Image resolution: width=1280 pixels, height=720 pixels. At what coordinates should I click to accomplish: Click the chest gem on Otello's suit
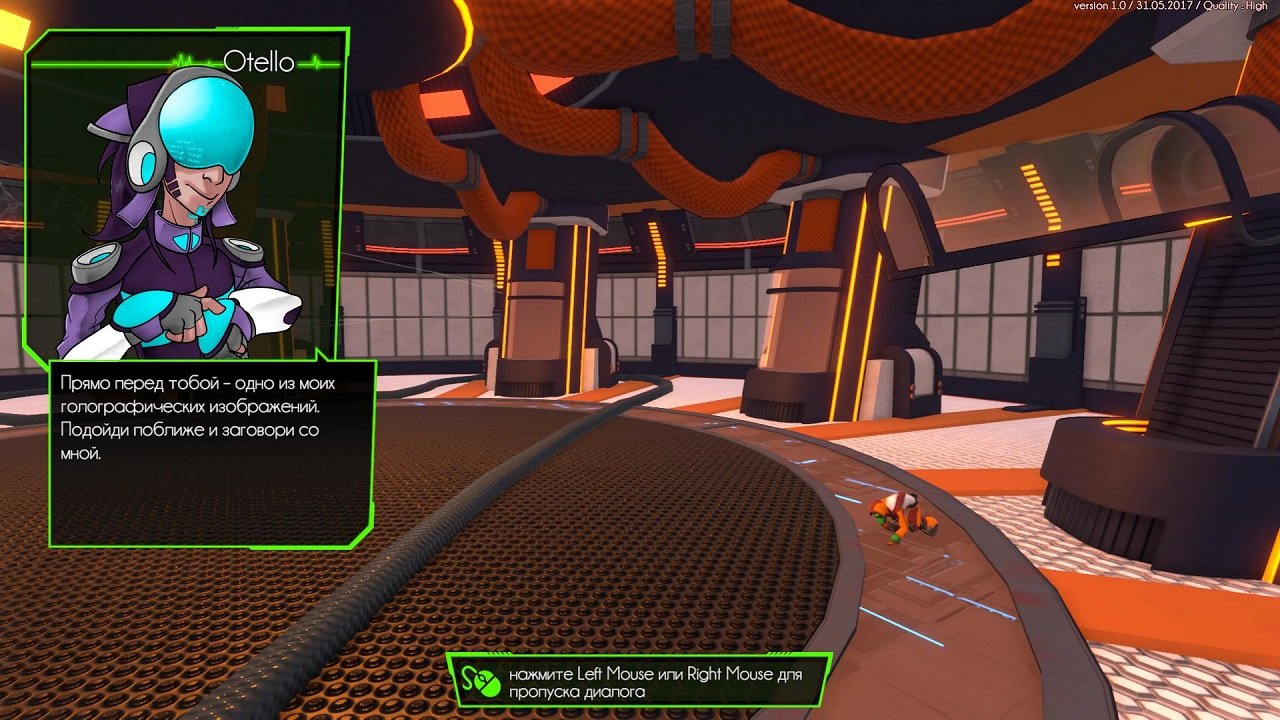(x=185, y=240)
